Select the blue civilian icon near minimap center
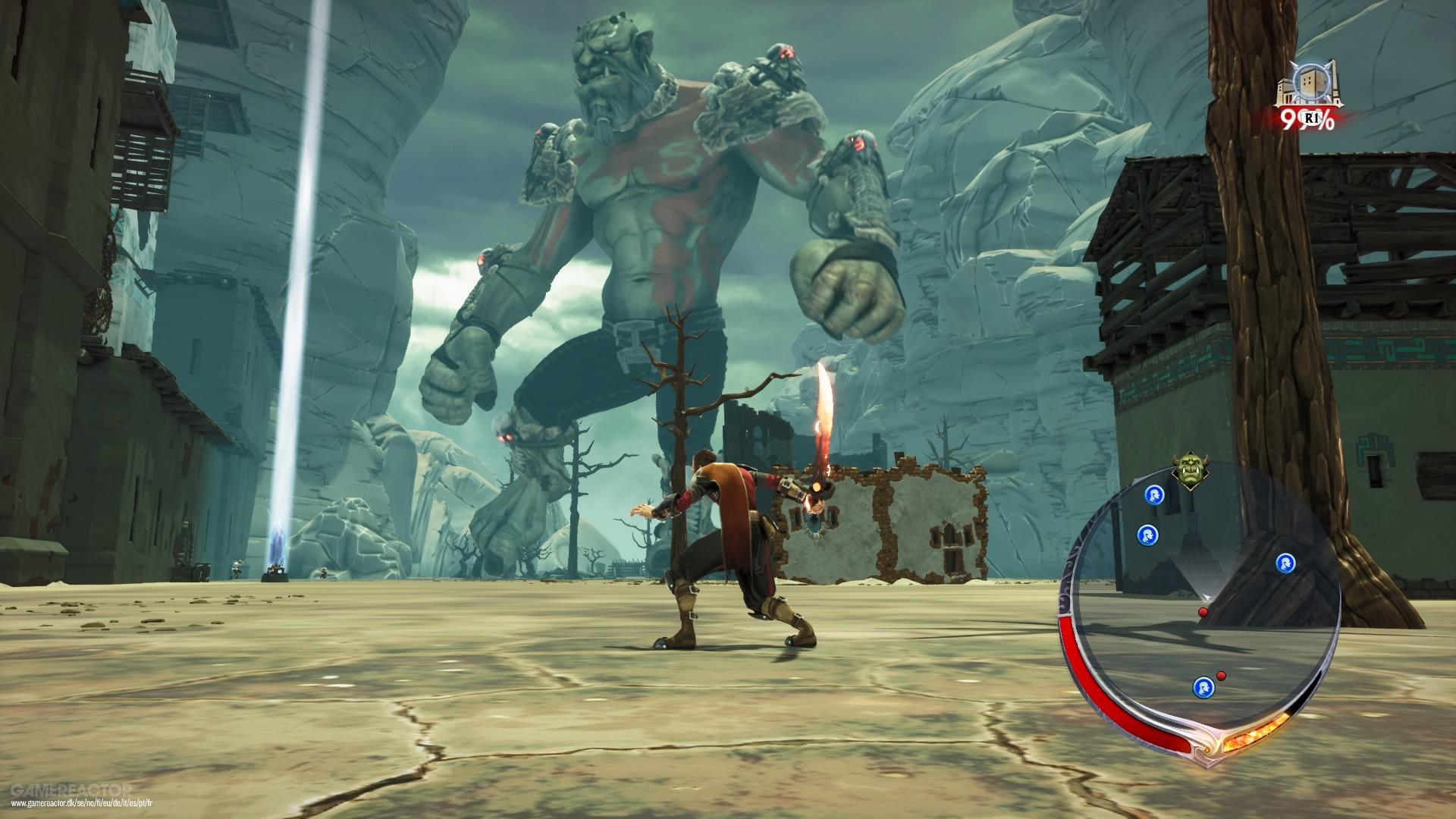 1287,563
